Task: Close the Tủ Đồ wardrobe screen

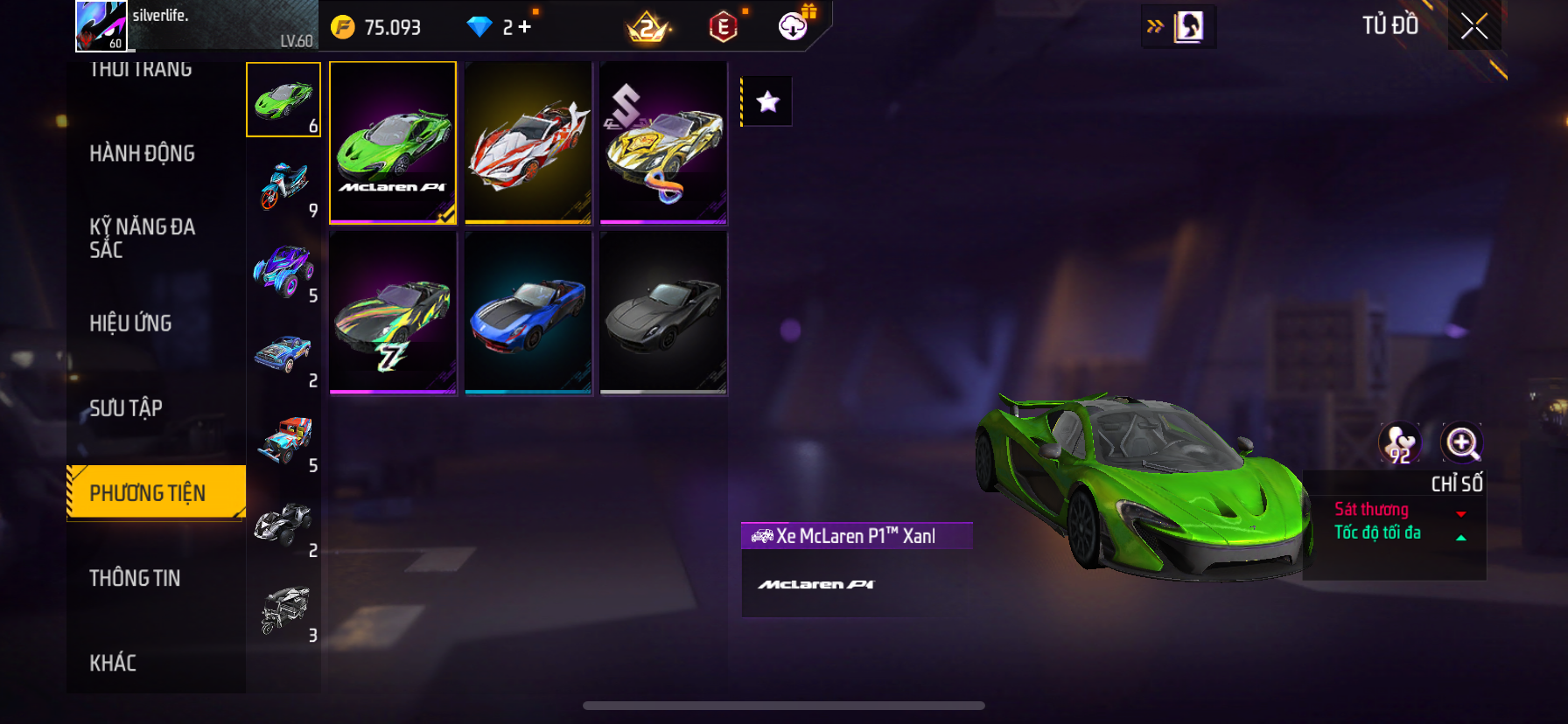Action: pos(1474,26)
